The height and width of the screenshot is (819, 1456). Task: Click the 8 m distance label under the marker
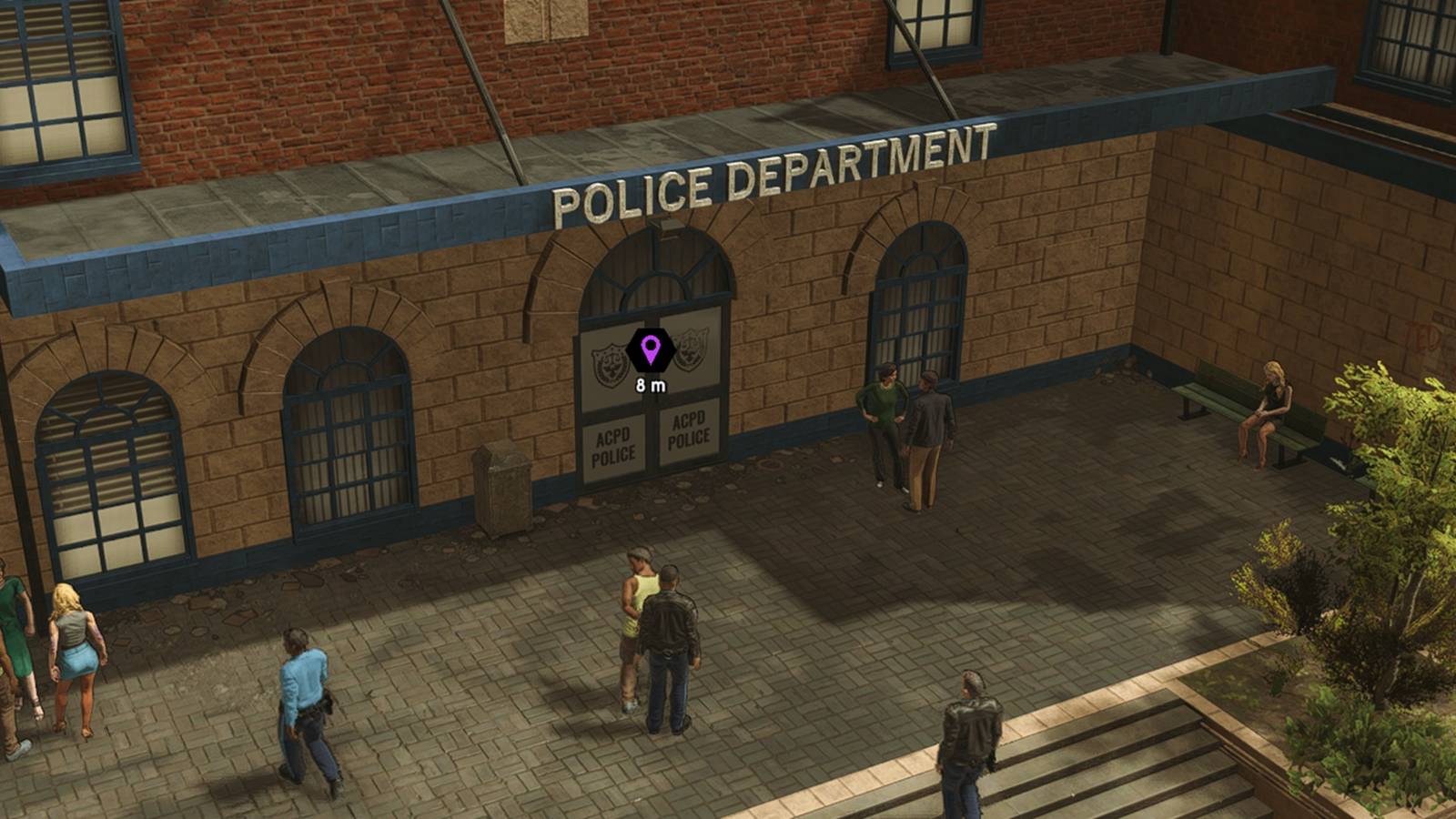tap(652, 385)
